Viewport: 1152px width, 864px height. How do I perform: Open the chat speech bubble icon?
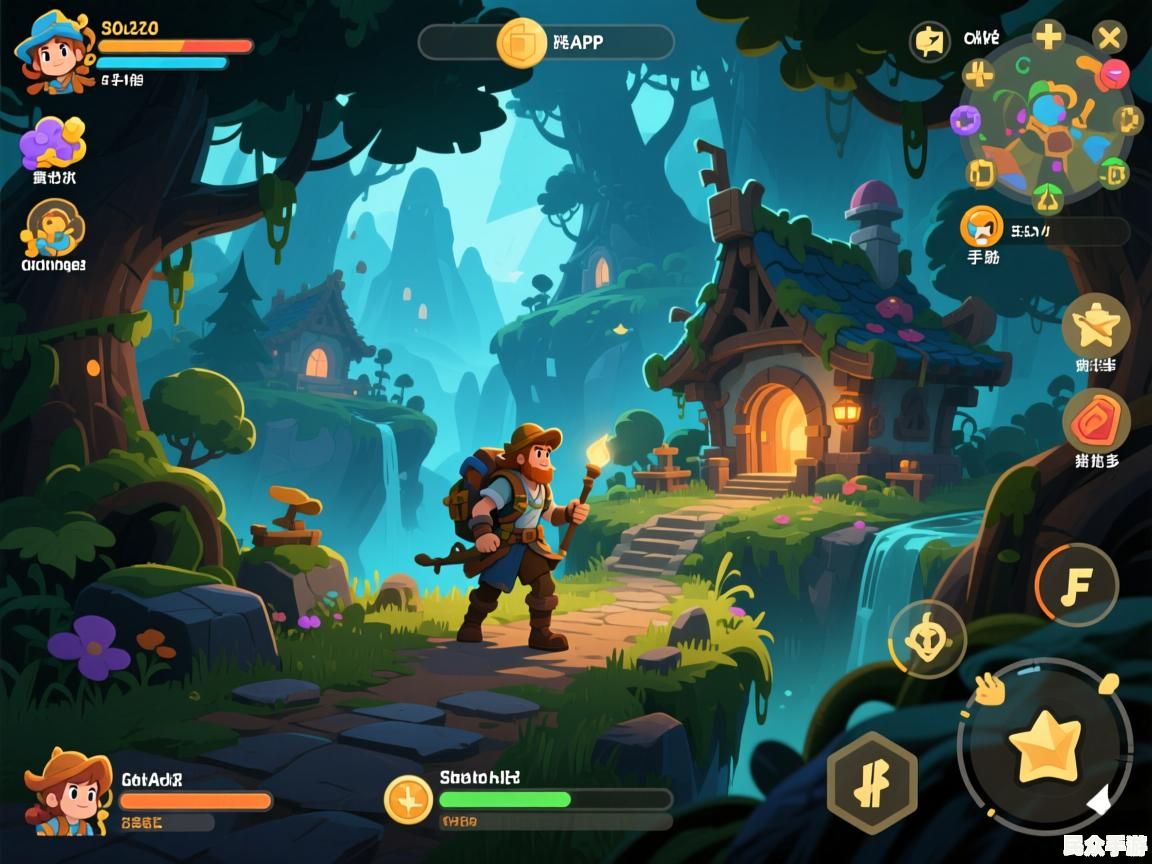(x=929, y=42)
